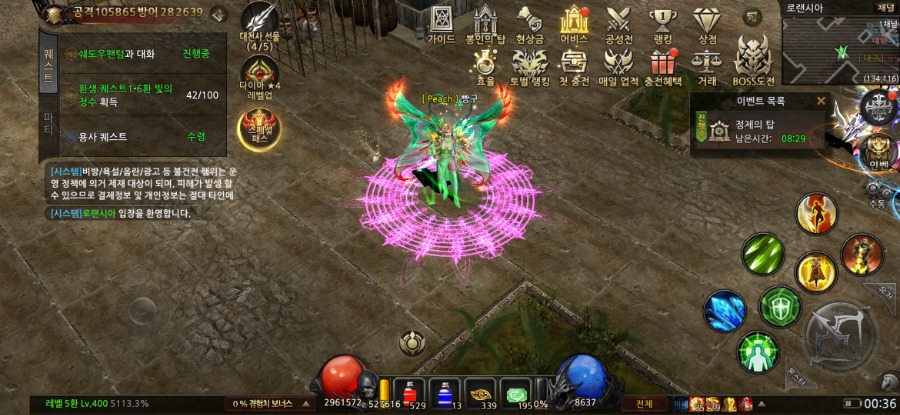
Task: Open the 거래 trade scales icon
Action: coord(707,64)
